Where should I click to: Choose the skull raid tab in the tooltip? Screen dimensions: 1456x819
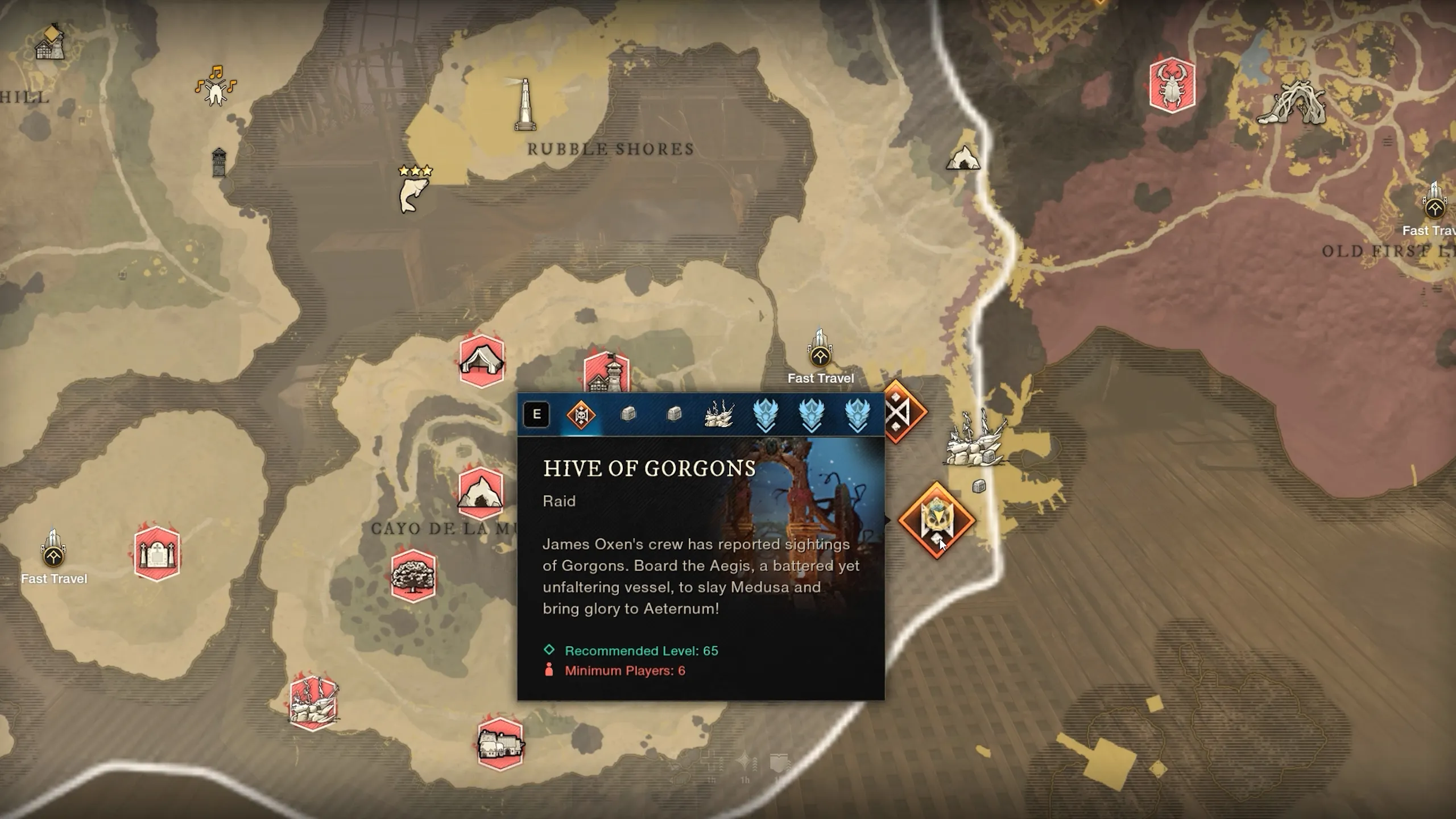[x=581, y=415]
